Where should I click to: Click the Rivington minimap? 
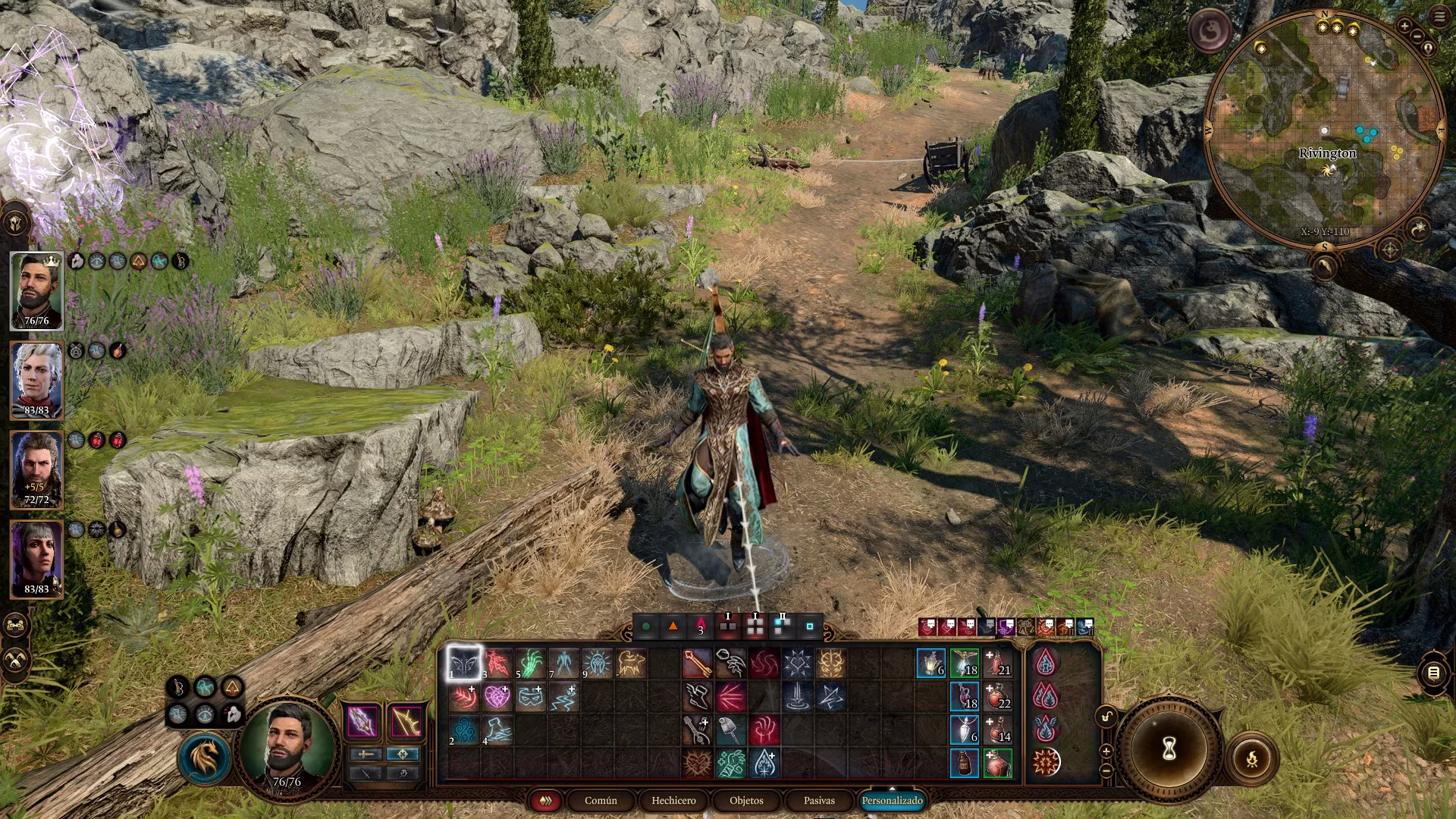tap(1324, 129)
